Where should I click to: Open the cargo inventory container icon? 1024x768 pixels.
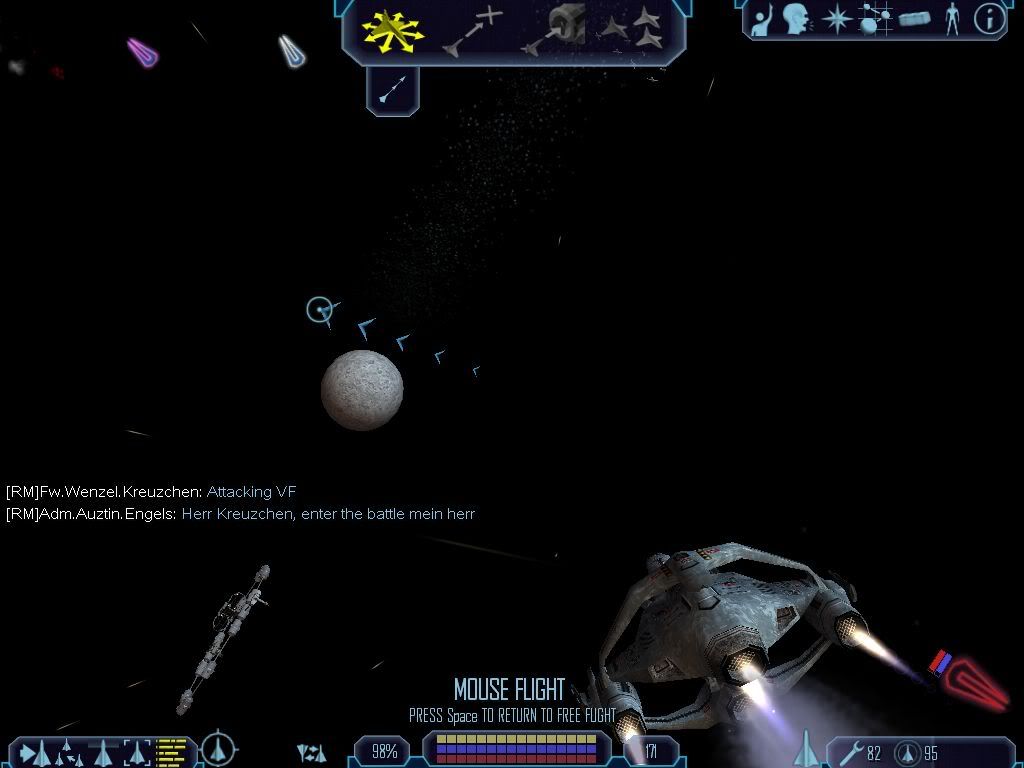pos(914,20)
